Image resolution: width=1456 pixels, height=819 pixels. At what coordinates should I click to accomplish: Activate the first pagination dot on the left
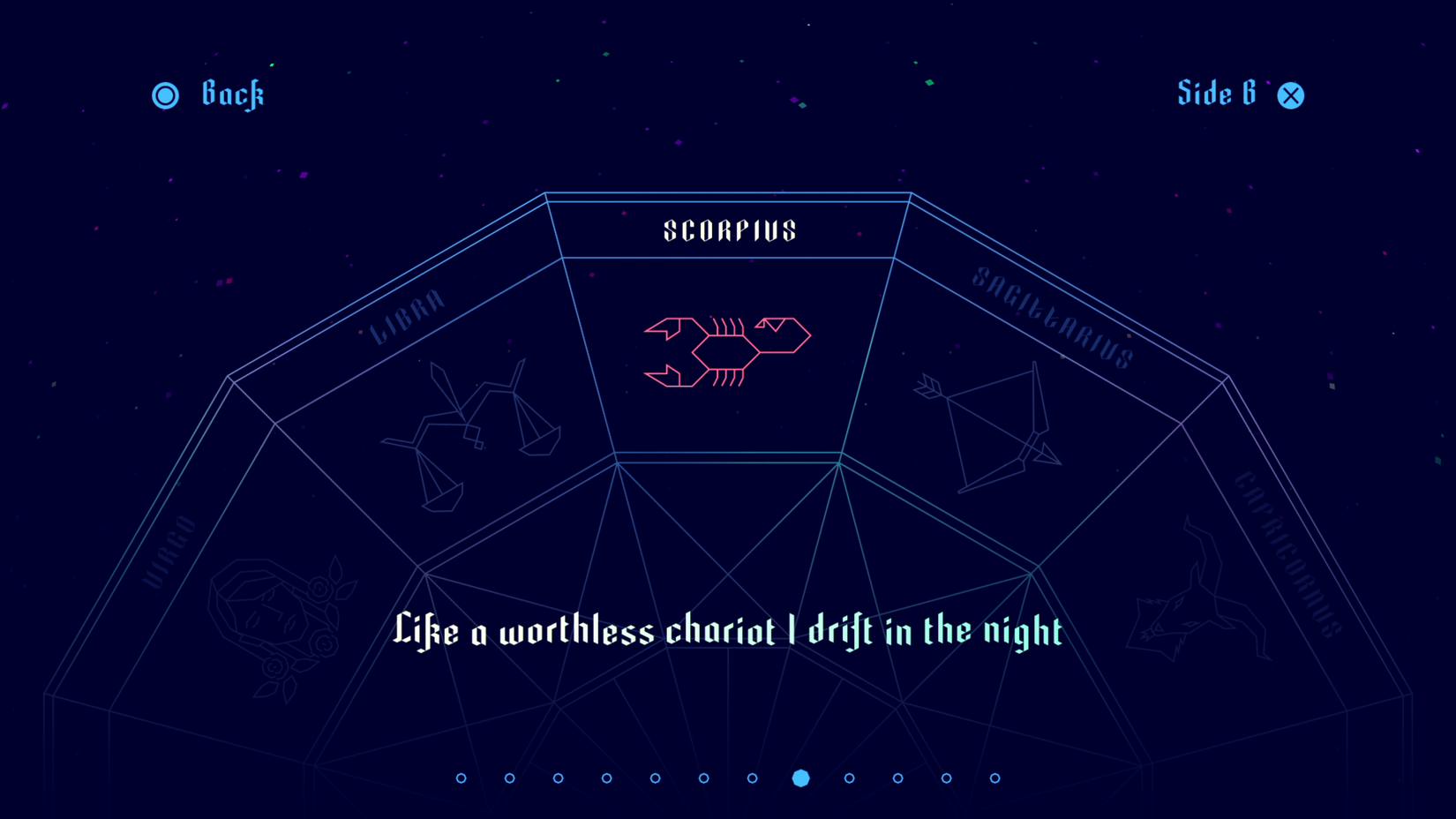coord(460,778)
